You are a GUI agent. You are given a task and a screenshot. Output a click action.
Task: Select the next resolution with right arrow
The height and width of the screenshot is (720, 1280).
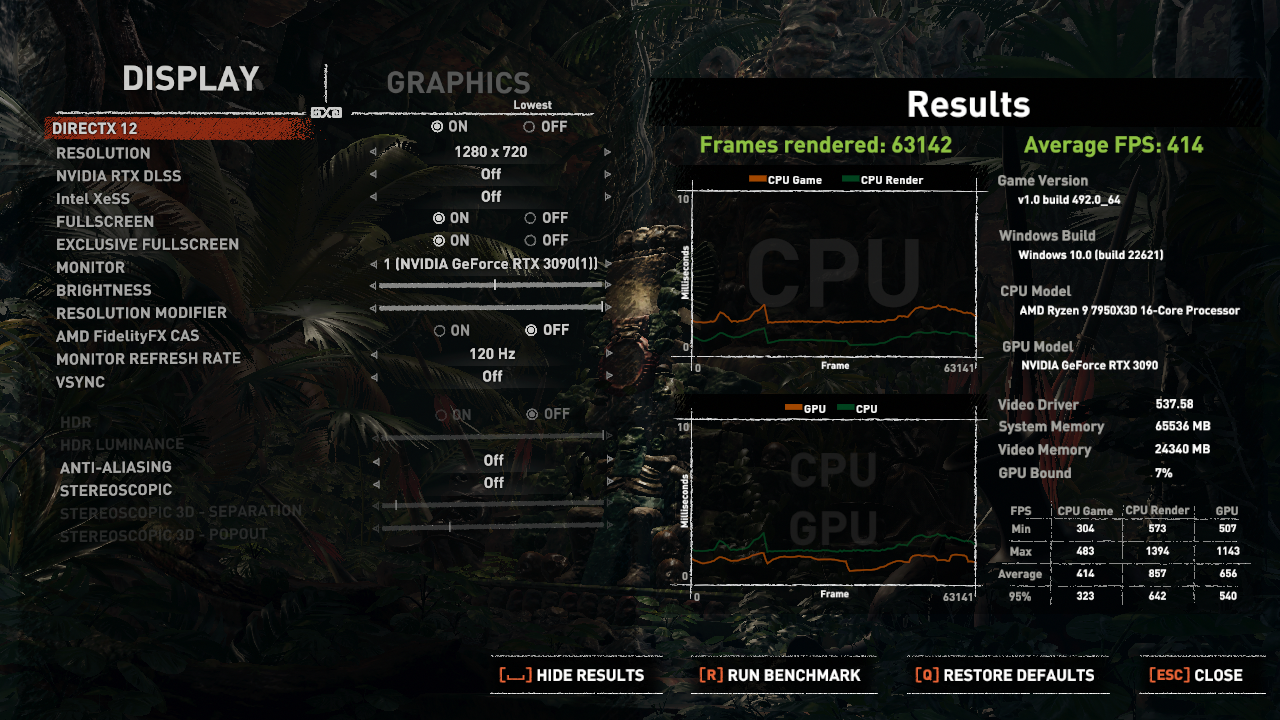click(x=607, y=152)
